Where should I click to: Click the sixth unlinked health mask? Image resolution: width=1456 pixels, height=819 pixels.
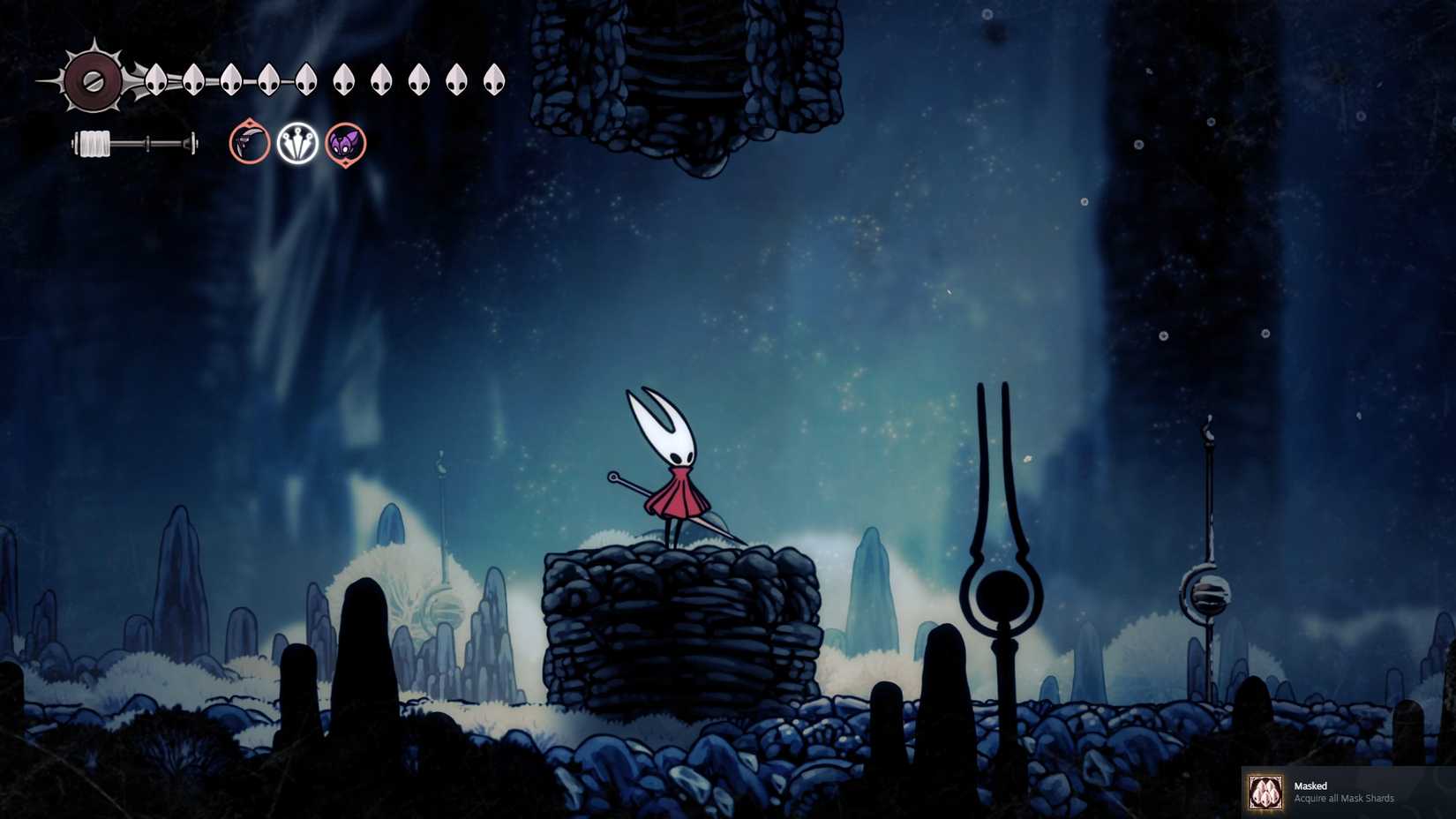tap(344, 79)
